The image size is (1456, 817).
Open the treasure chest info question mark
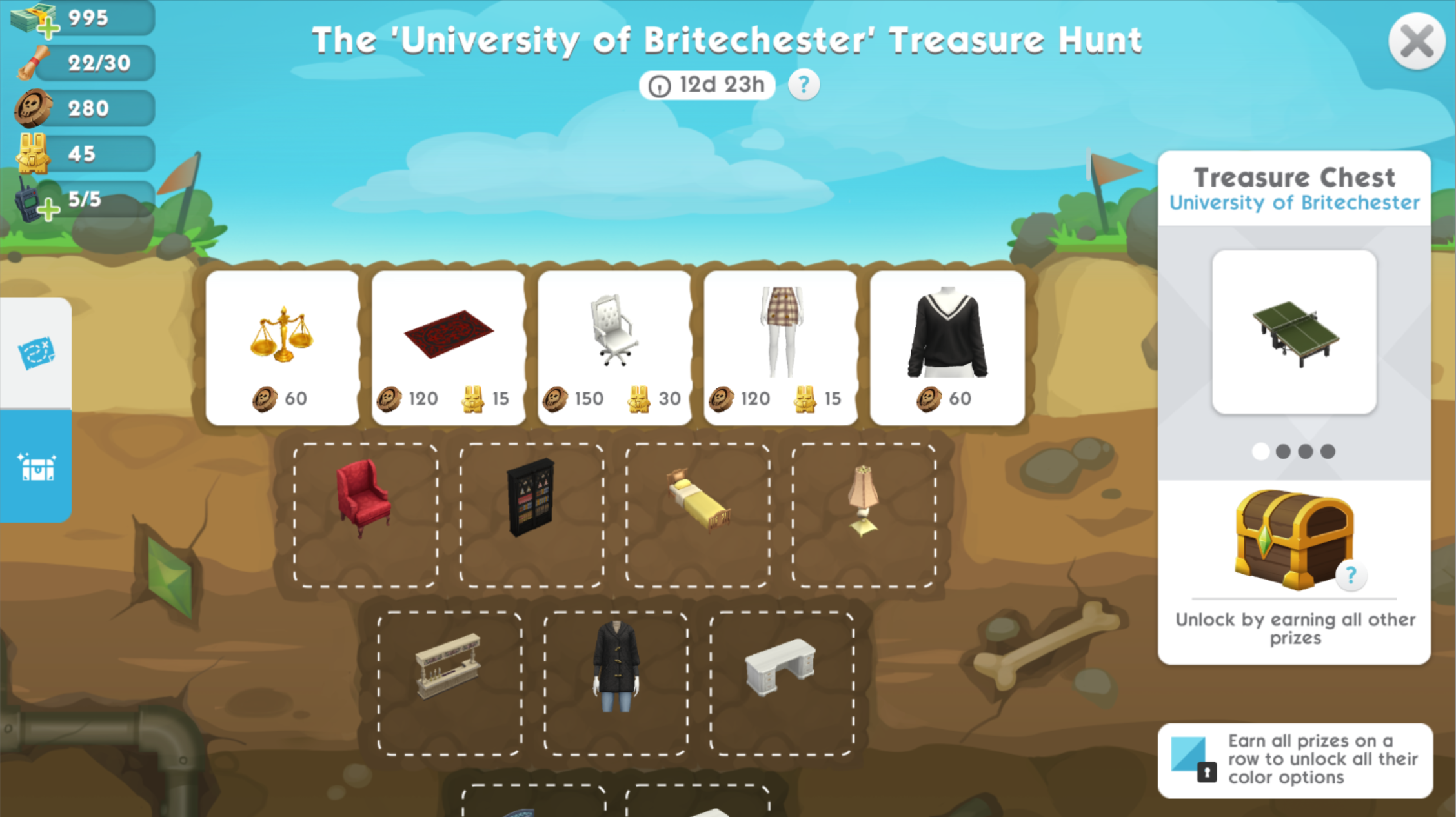(1350, 575)
